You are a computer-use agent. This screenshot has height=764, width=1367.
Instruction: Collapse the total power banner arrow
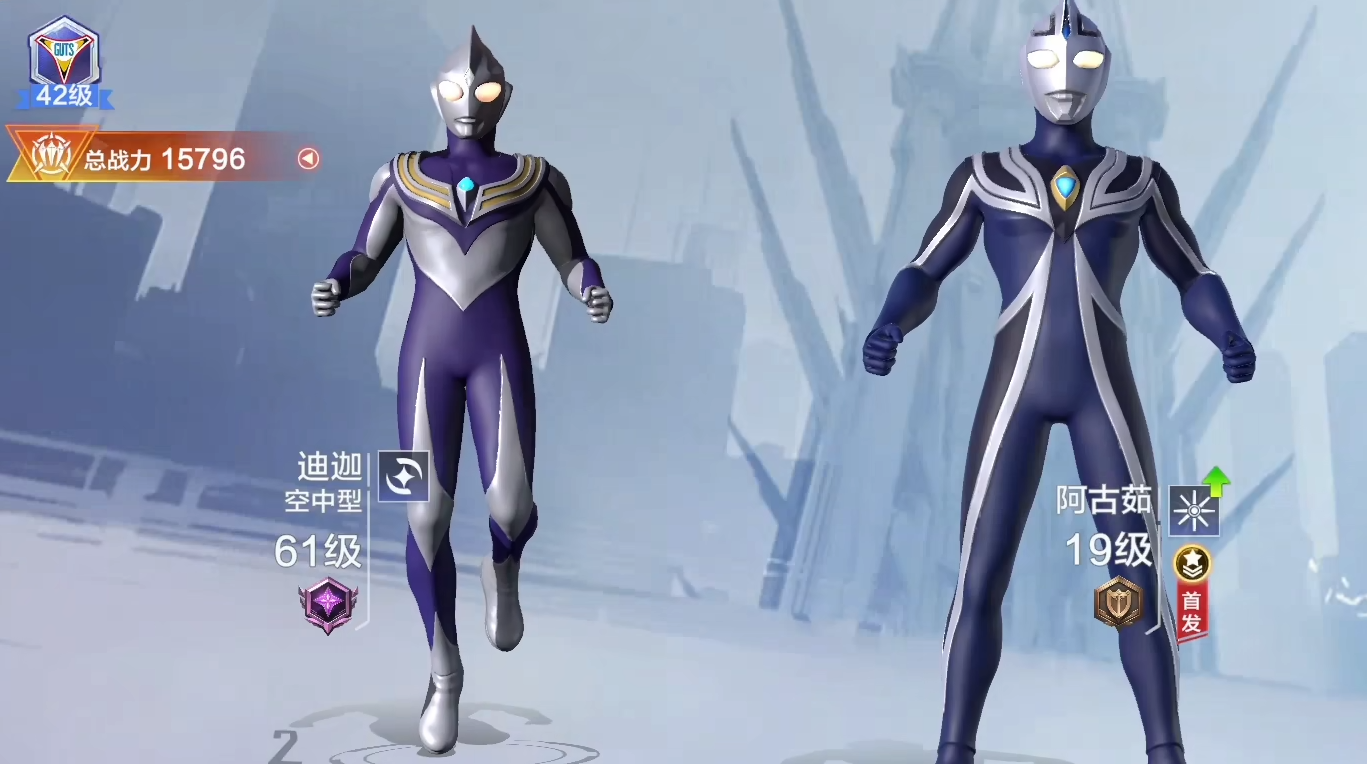click(x=309, y=158)
